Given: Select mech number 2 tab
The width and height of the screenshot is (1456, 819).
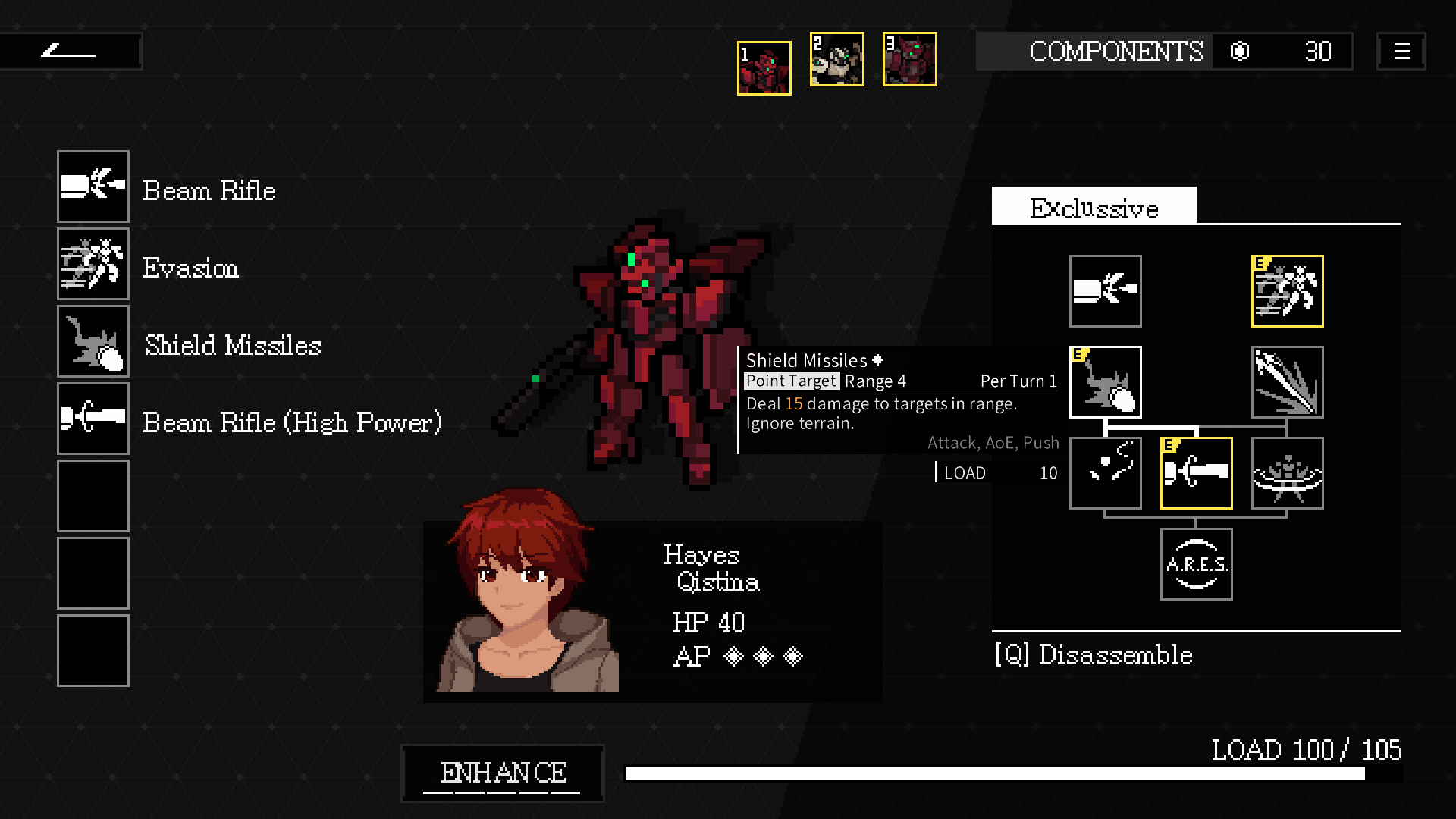Looking at the screenshot, I should [836, 59].
